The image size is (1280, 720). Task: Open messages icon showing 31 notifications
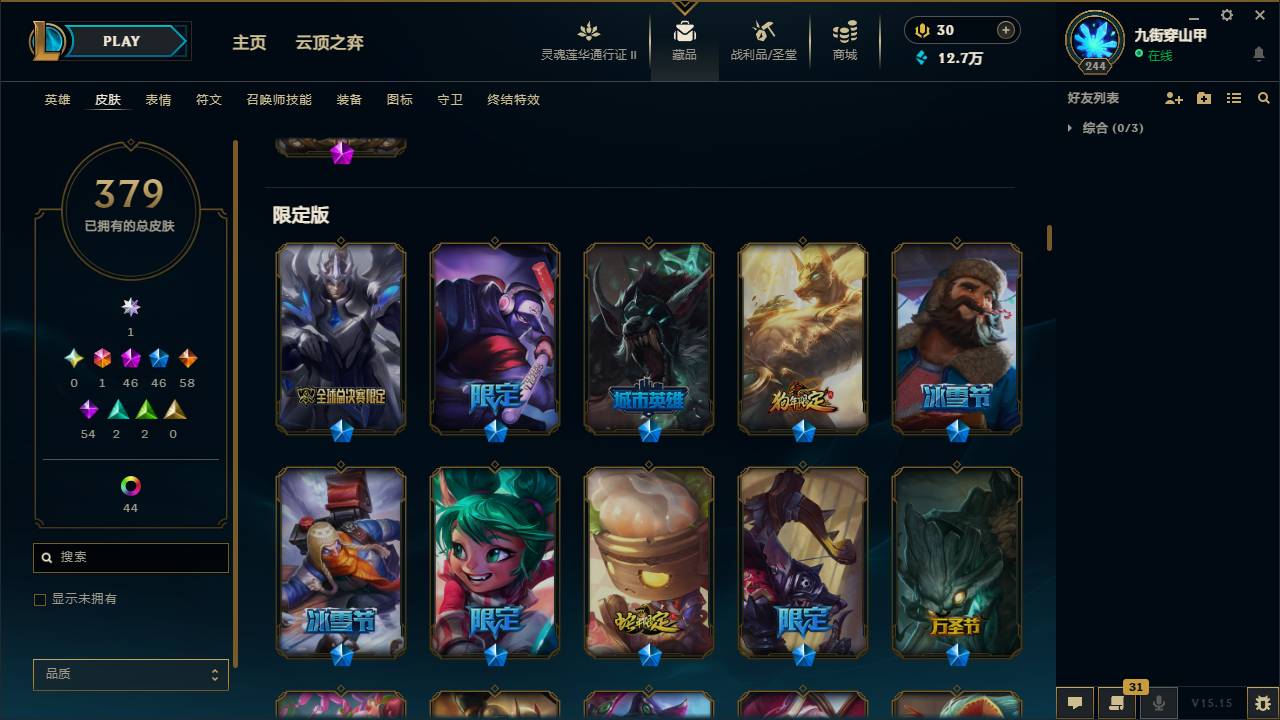[x=1117, y=703]
